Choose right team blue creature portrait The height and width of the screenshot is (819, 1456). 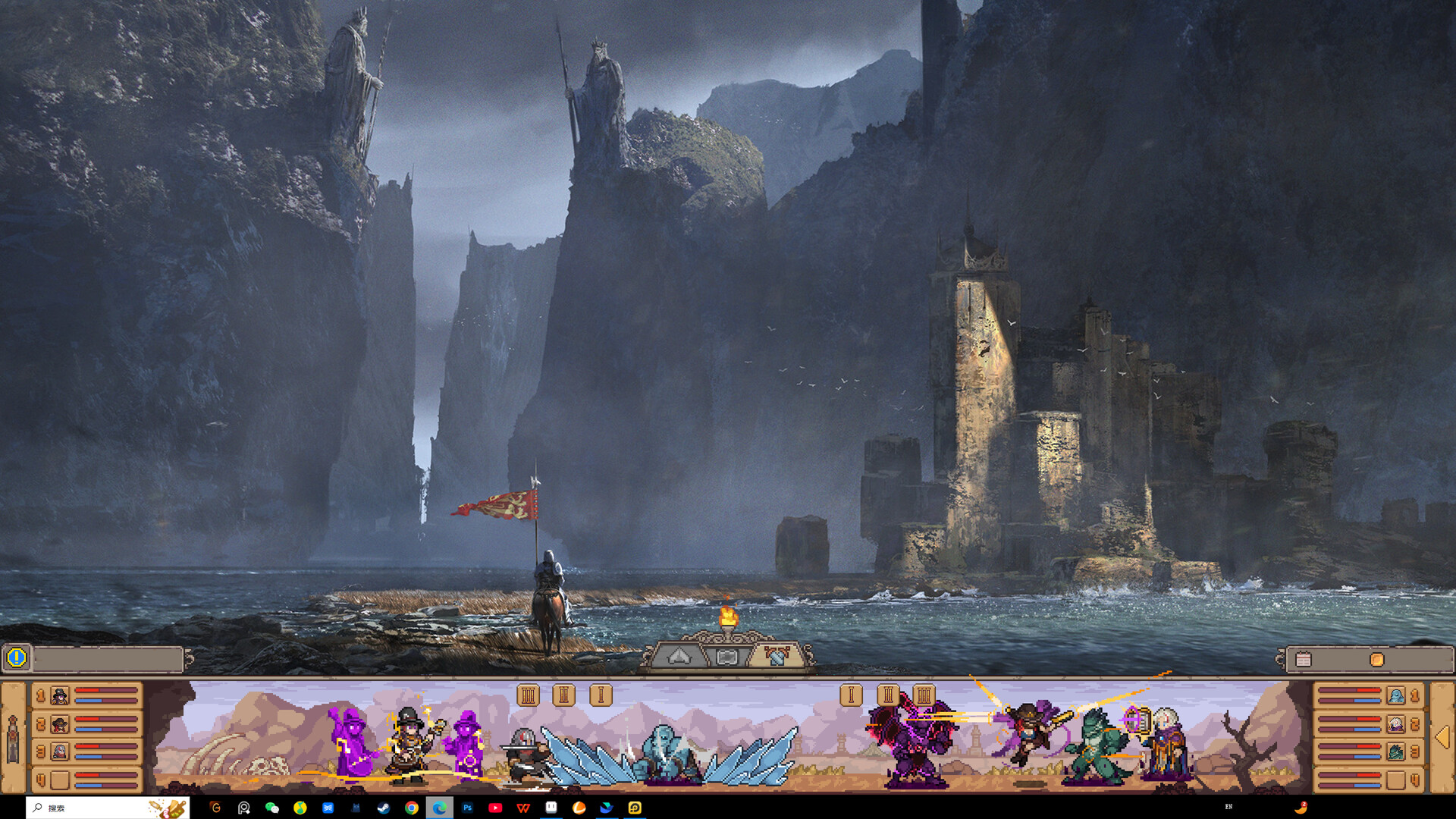tap(1395, 695)
